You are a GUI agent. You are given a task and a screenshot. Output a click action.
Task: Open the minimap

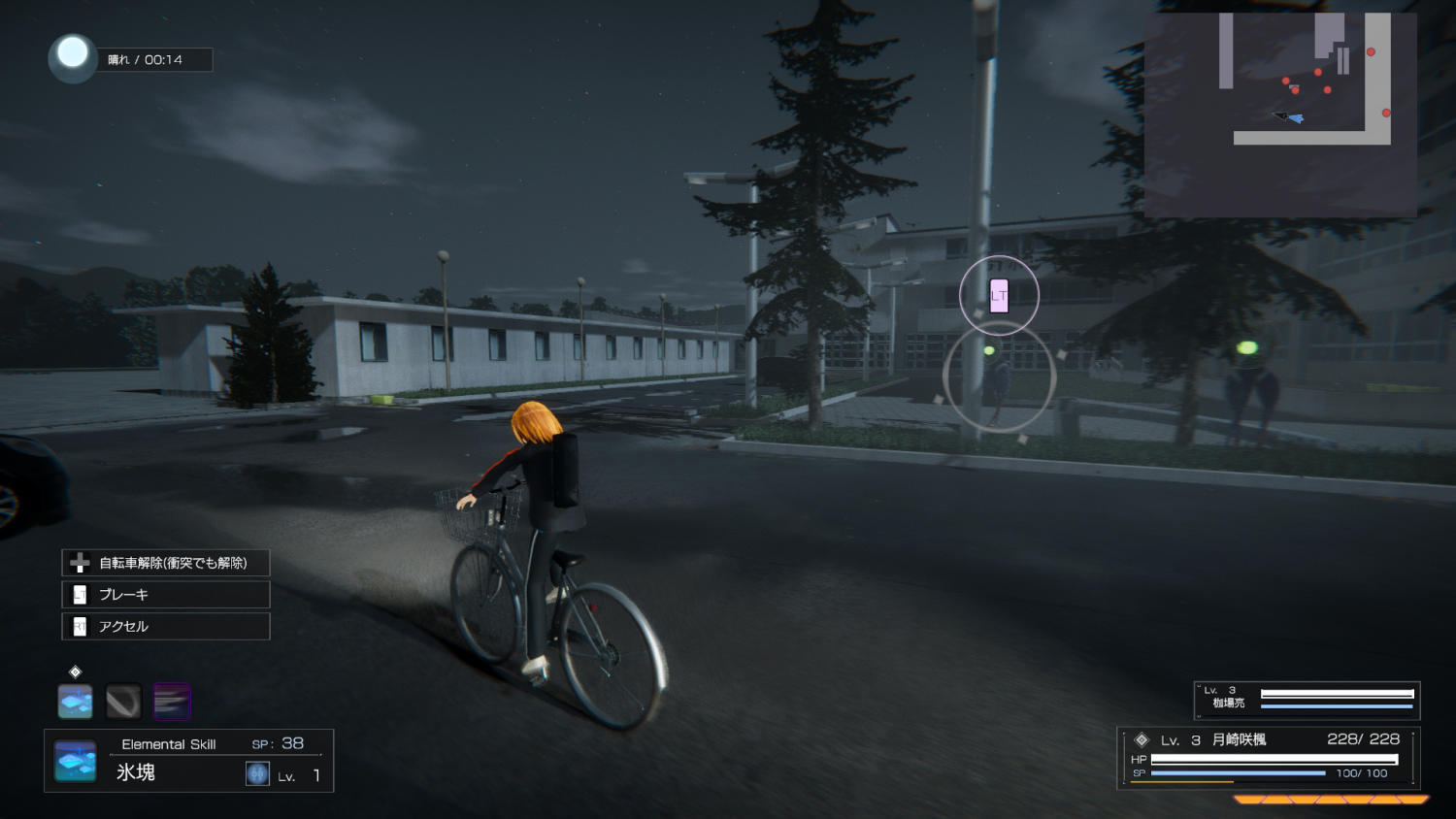coord(1280,115)
